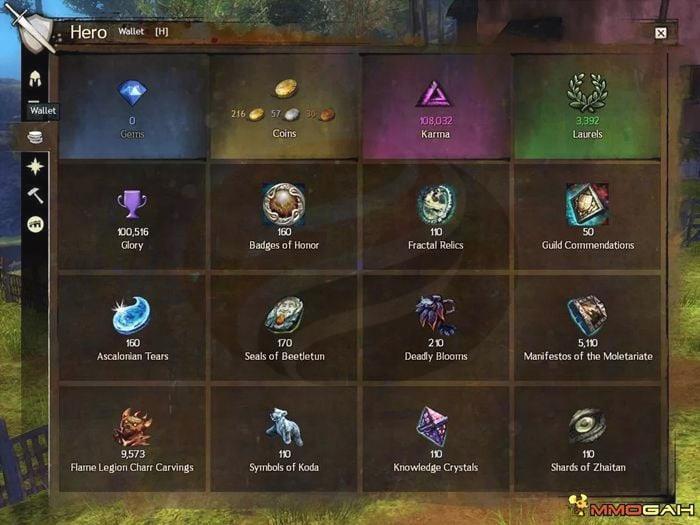The width and height of the screenshot is (700, 525).
Task: Select the Gems currency tile
Action: 132,106
